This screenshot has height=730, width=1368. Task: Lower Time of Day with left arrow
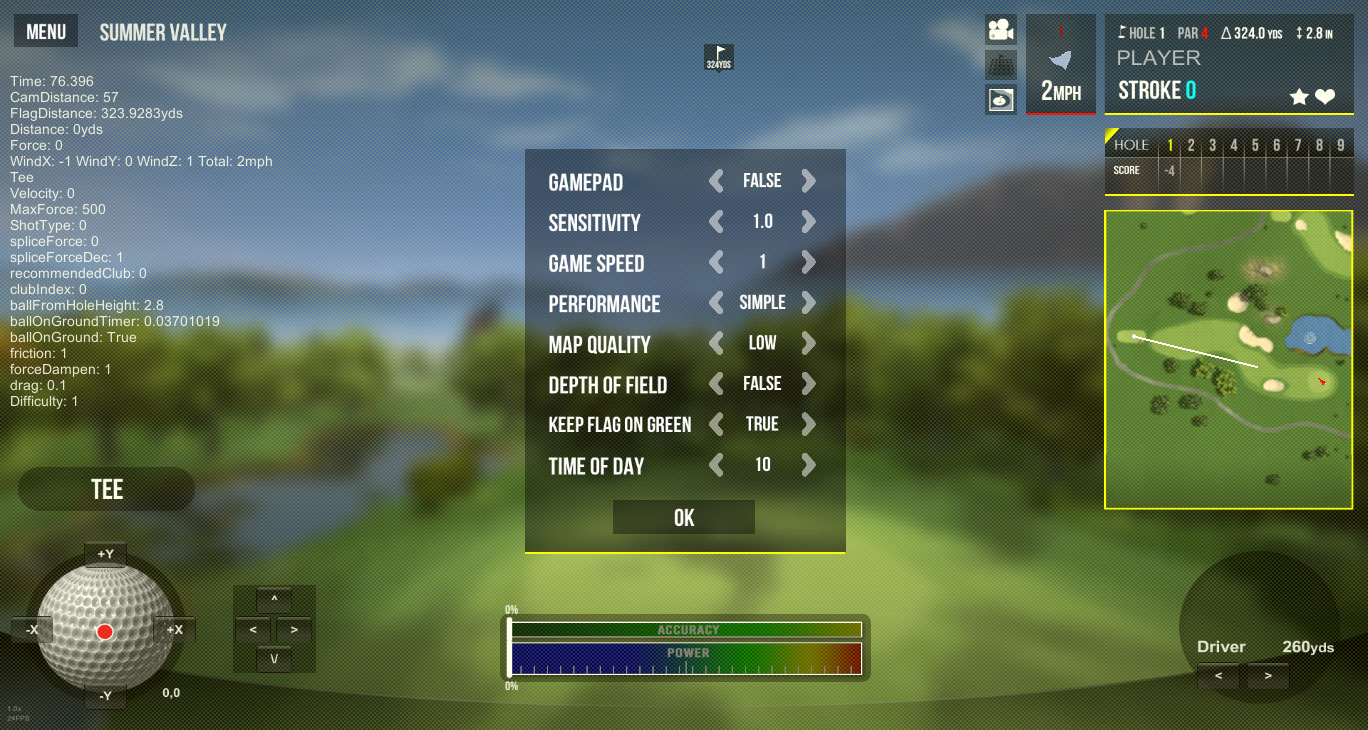pyautogui.click(x=716, y=465)
